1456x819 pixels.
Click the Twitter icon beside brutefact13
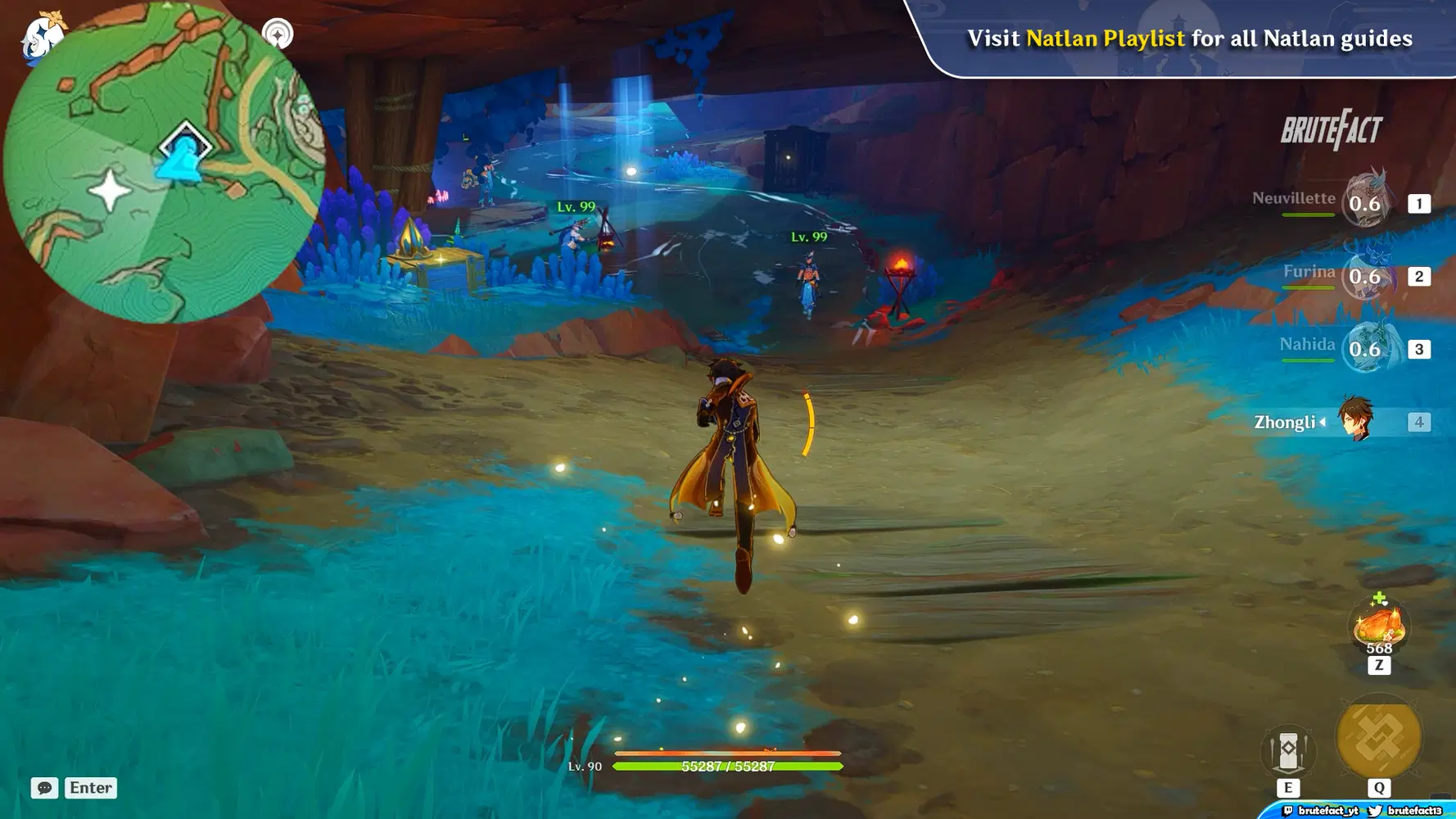pyautogui.click(x=1374, y=810)
